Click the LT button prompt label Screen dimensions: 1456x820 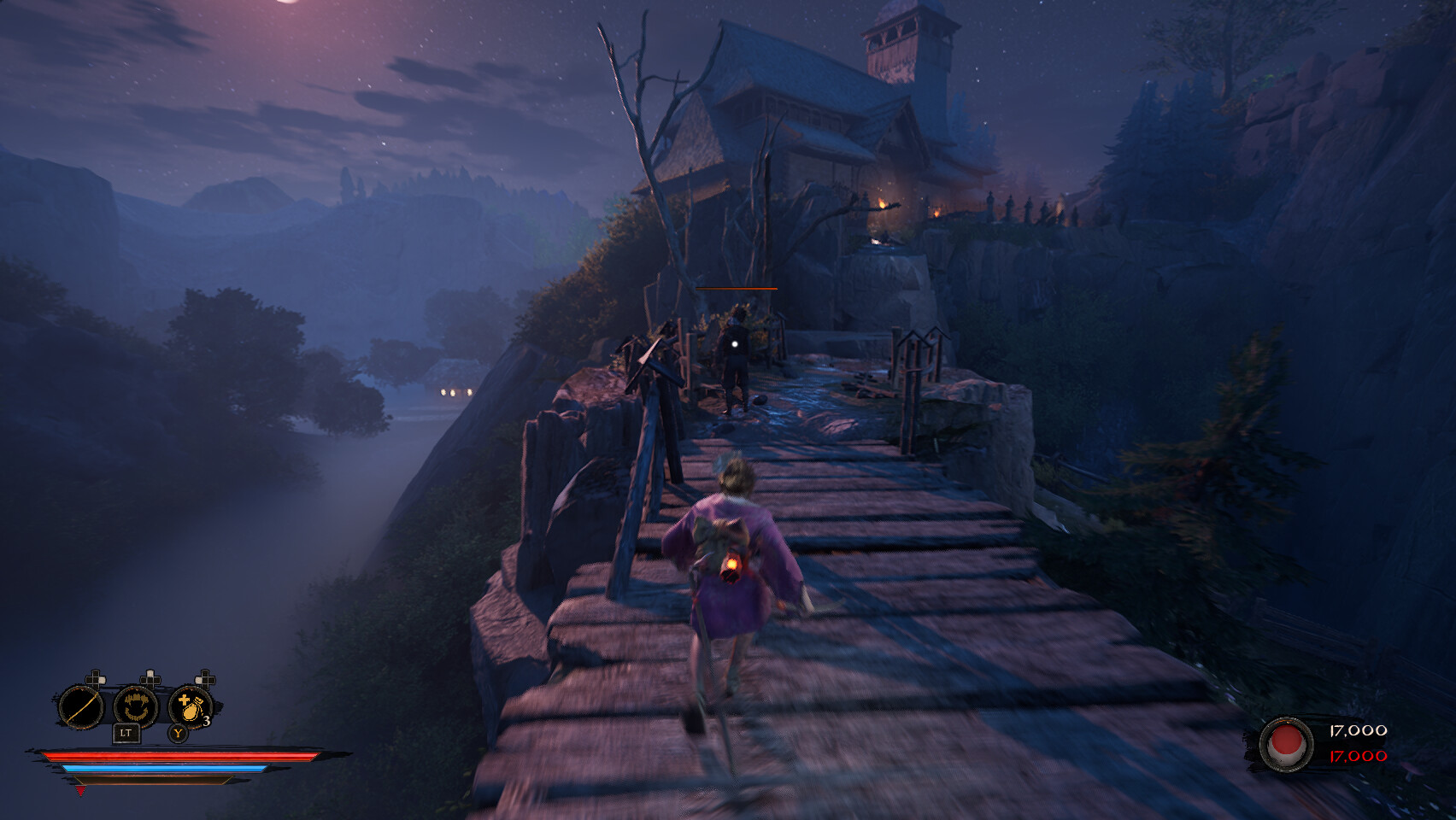click(x=126, y=732)
